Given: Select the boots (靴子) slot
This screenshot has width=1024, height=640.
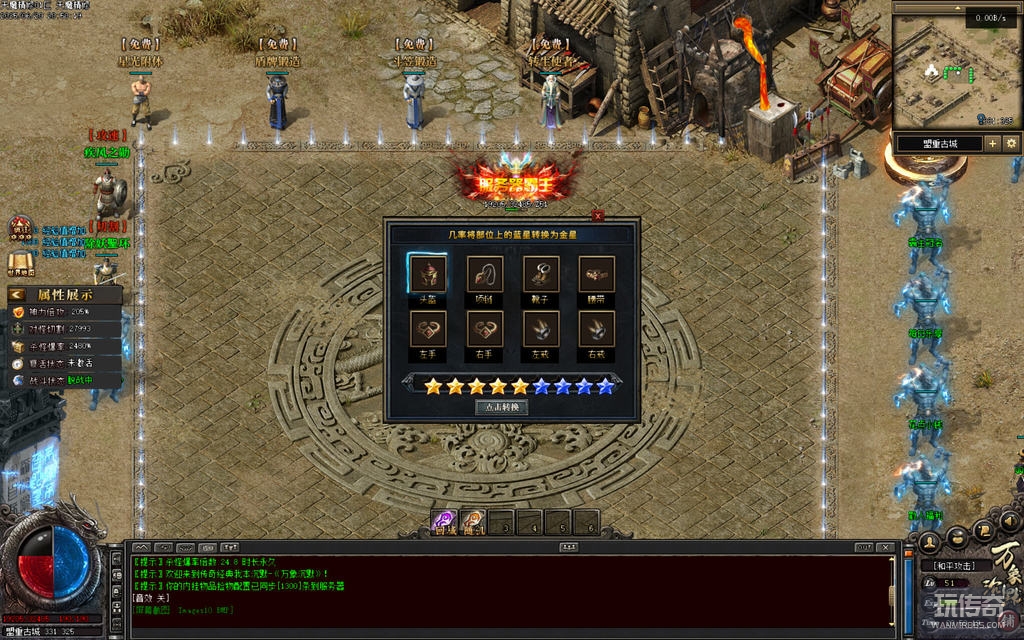Looking at the screenshot, I should click(x=541, y=273).
